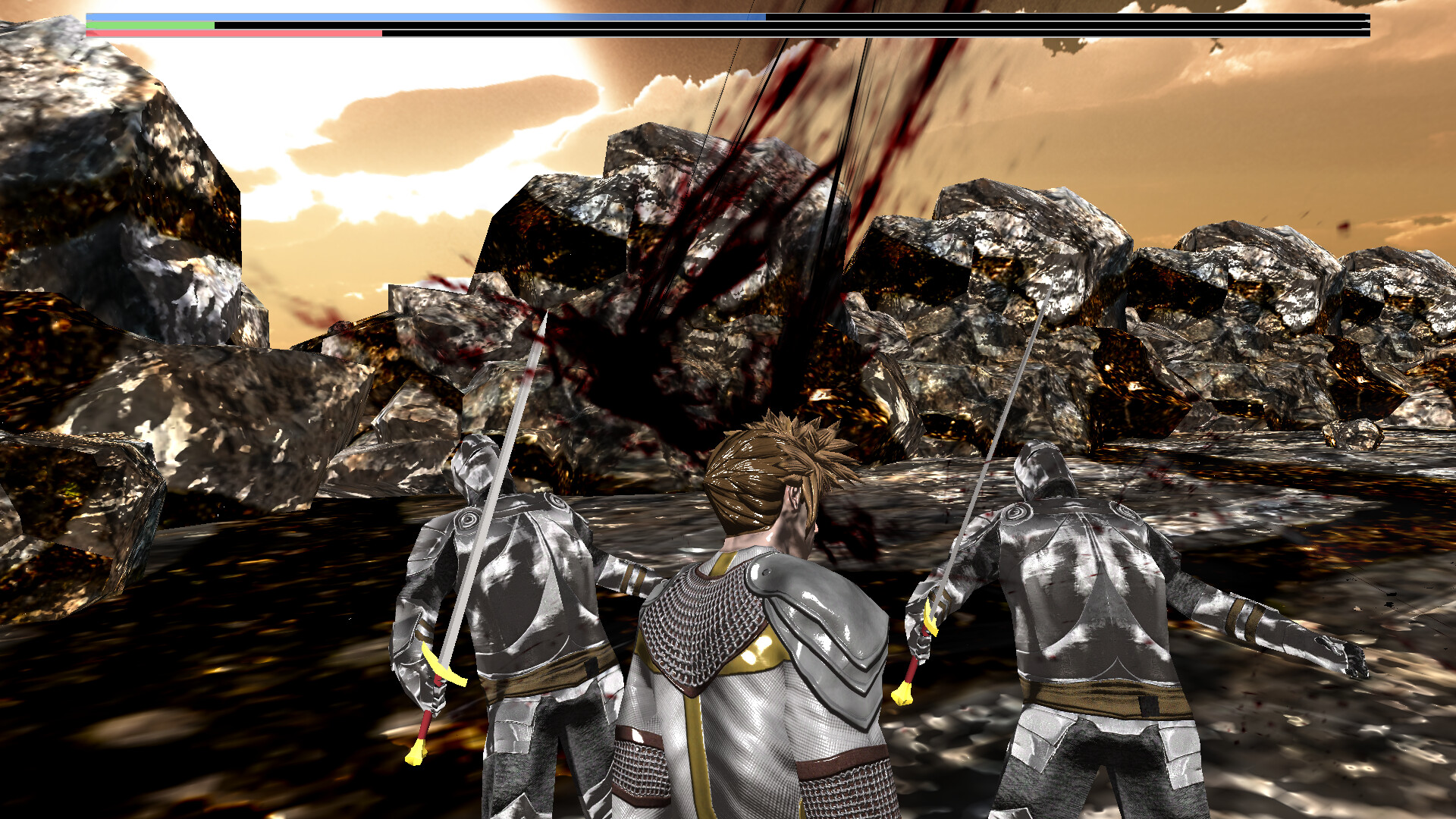Click the red mana bar
The image size is (1456, 819).
tap(227, 33)
